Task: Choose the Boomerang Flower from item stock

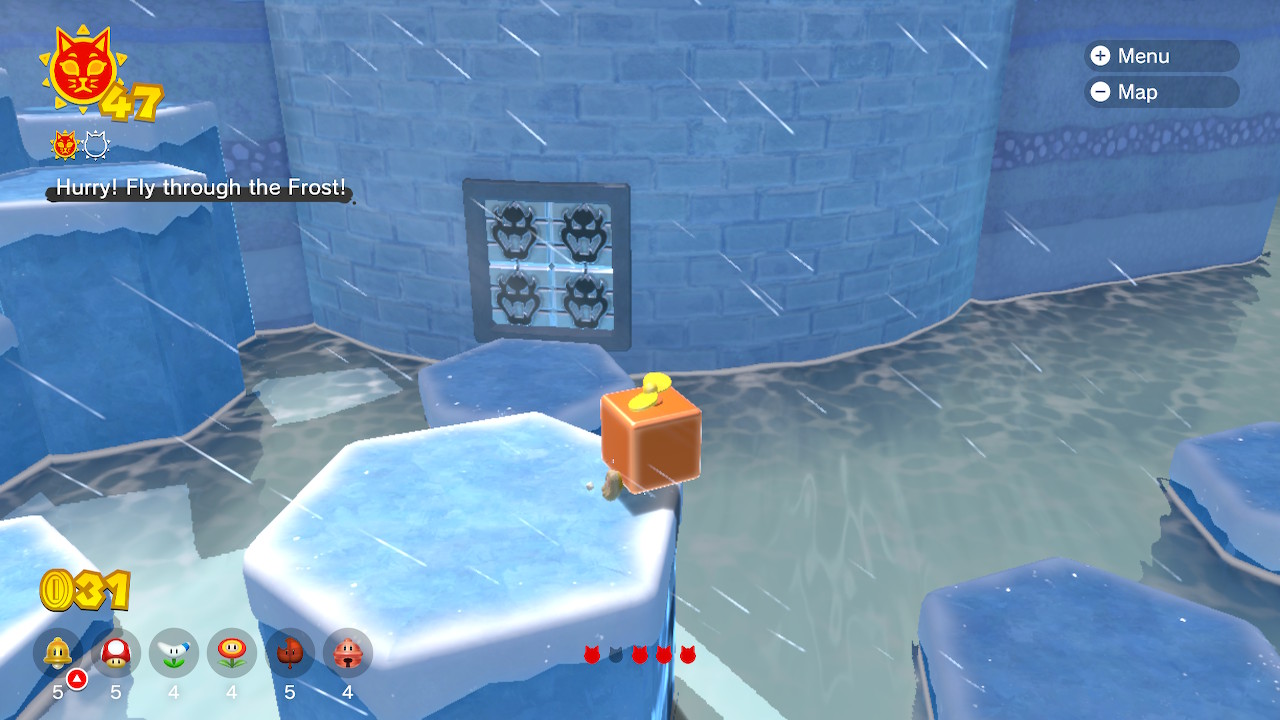Action: pos(174,654)
